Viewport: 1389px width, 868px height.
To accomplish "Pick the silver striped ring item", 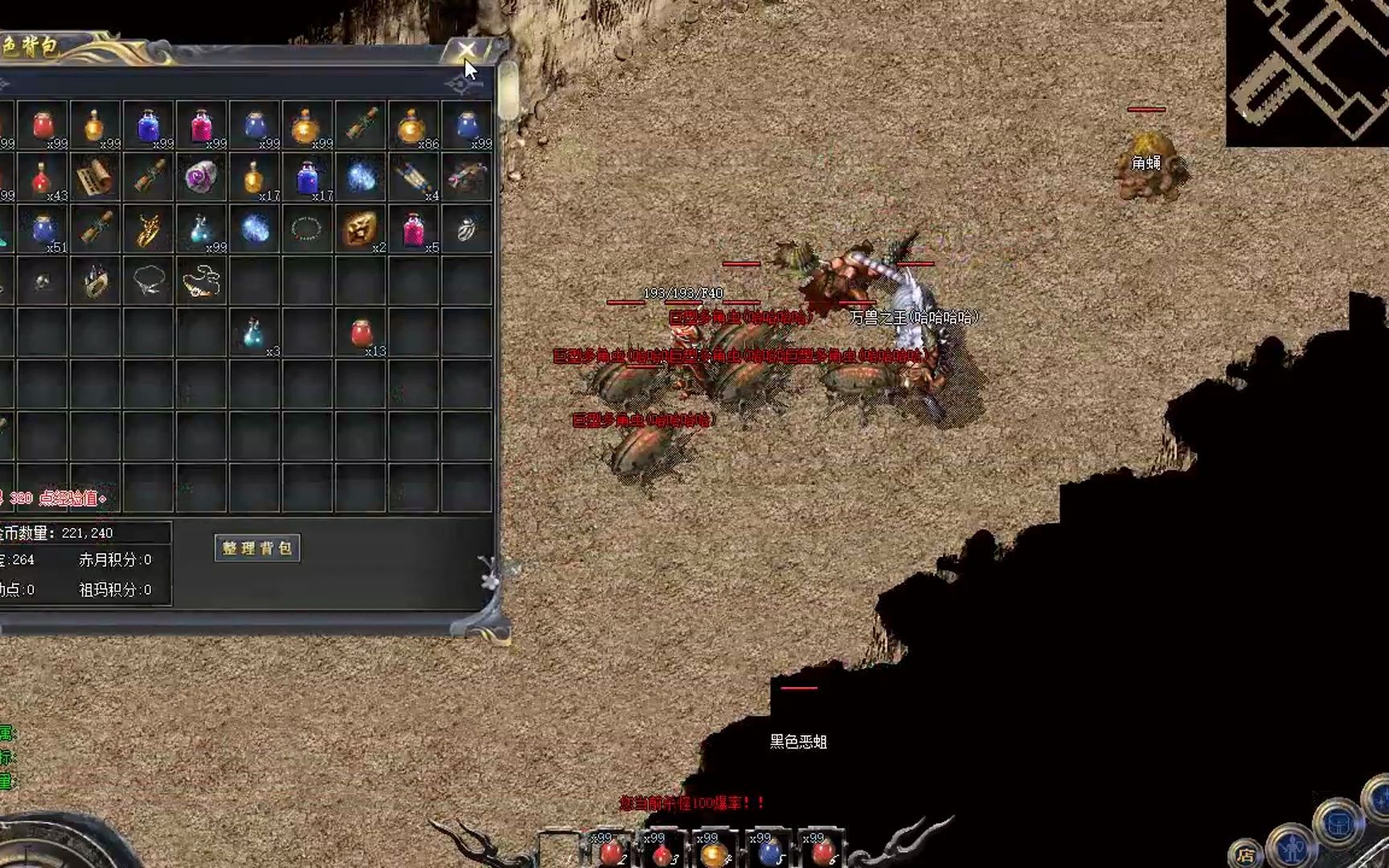I will point(466,230).
